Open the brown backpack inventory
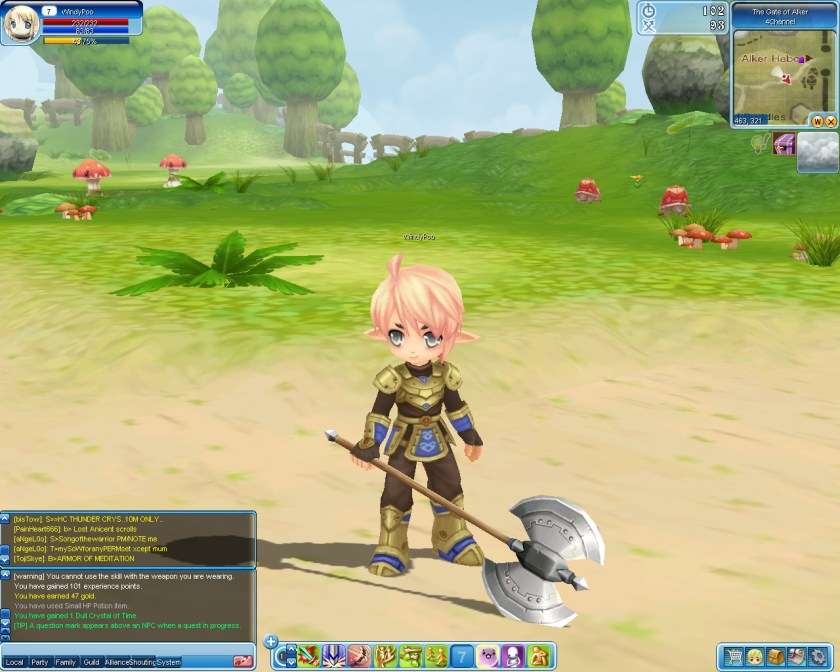This screenshot has height=672, width=840. pos(776,657)
